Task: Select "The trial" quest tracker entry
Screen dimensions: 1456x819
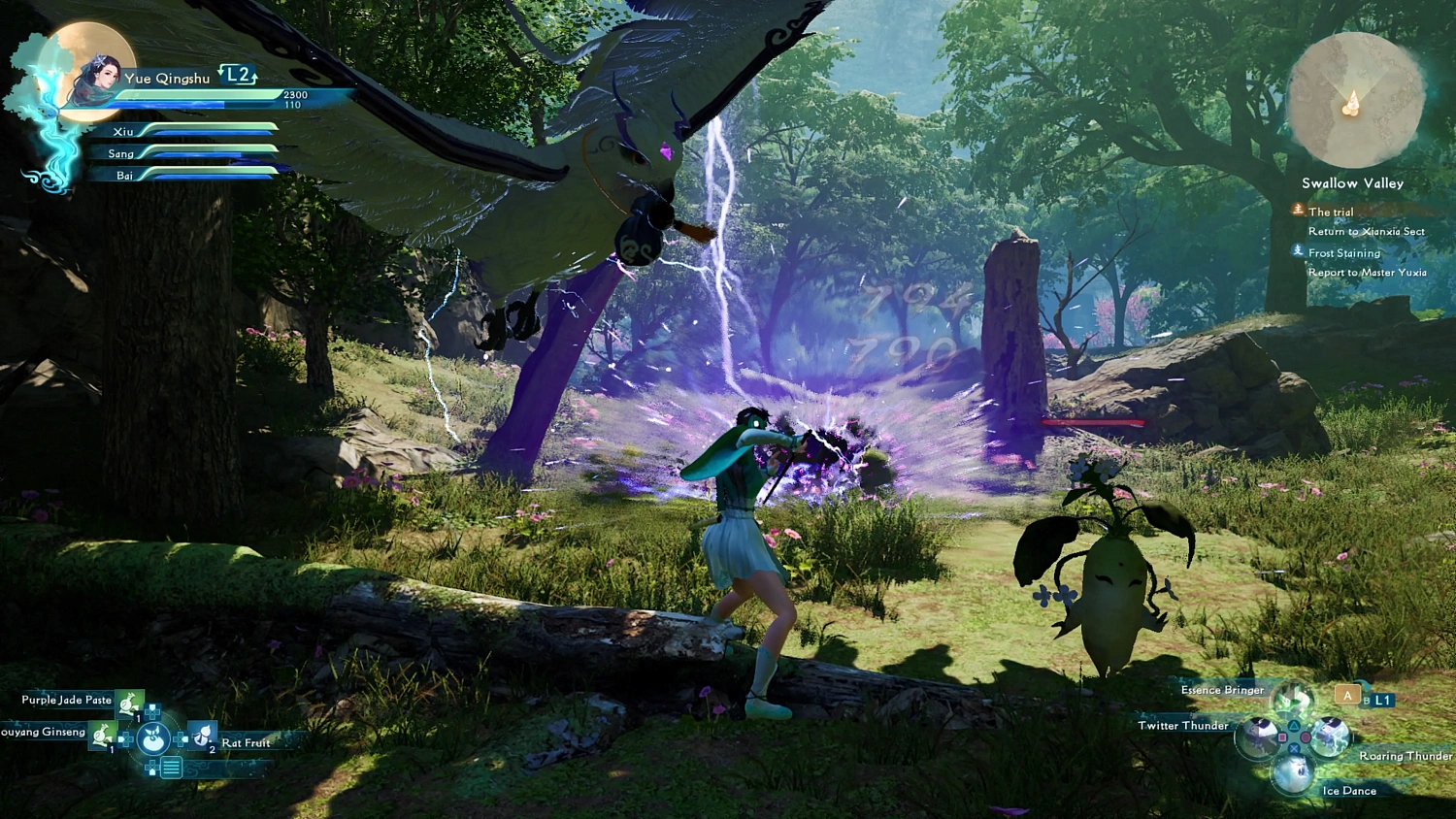Action: pyautogui.click(x=1330, y=212)
